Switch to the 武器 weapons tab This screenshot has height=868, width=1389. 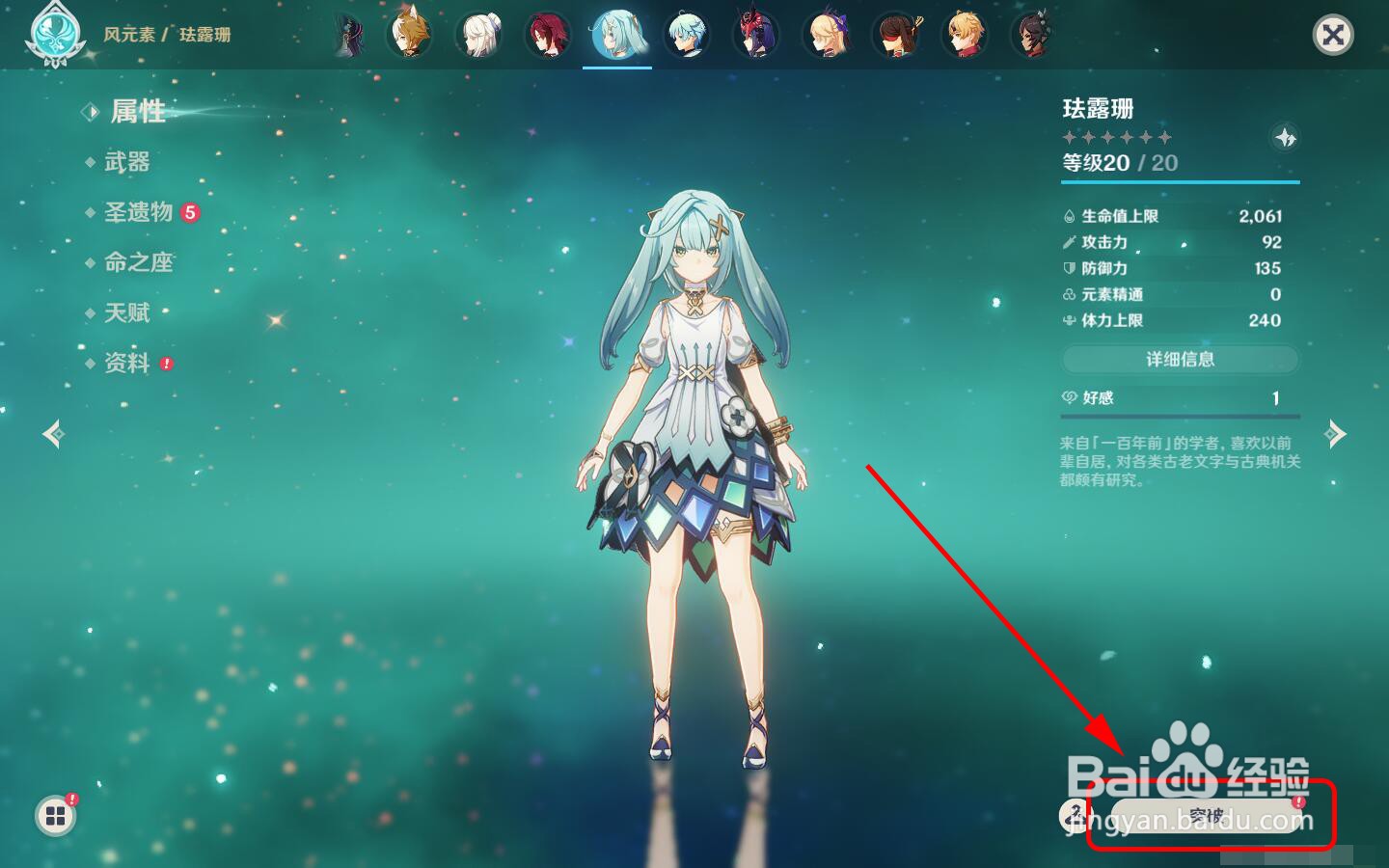coord(126,162)
